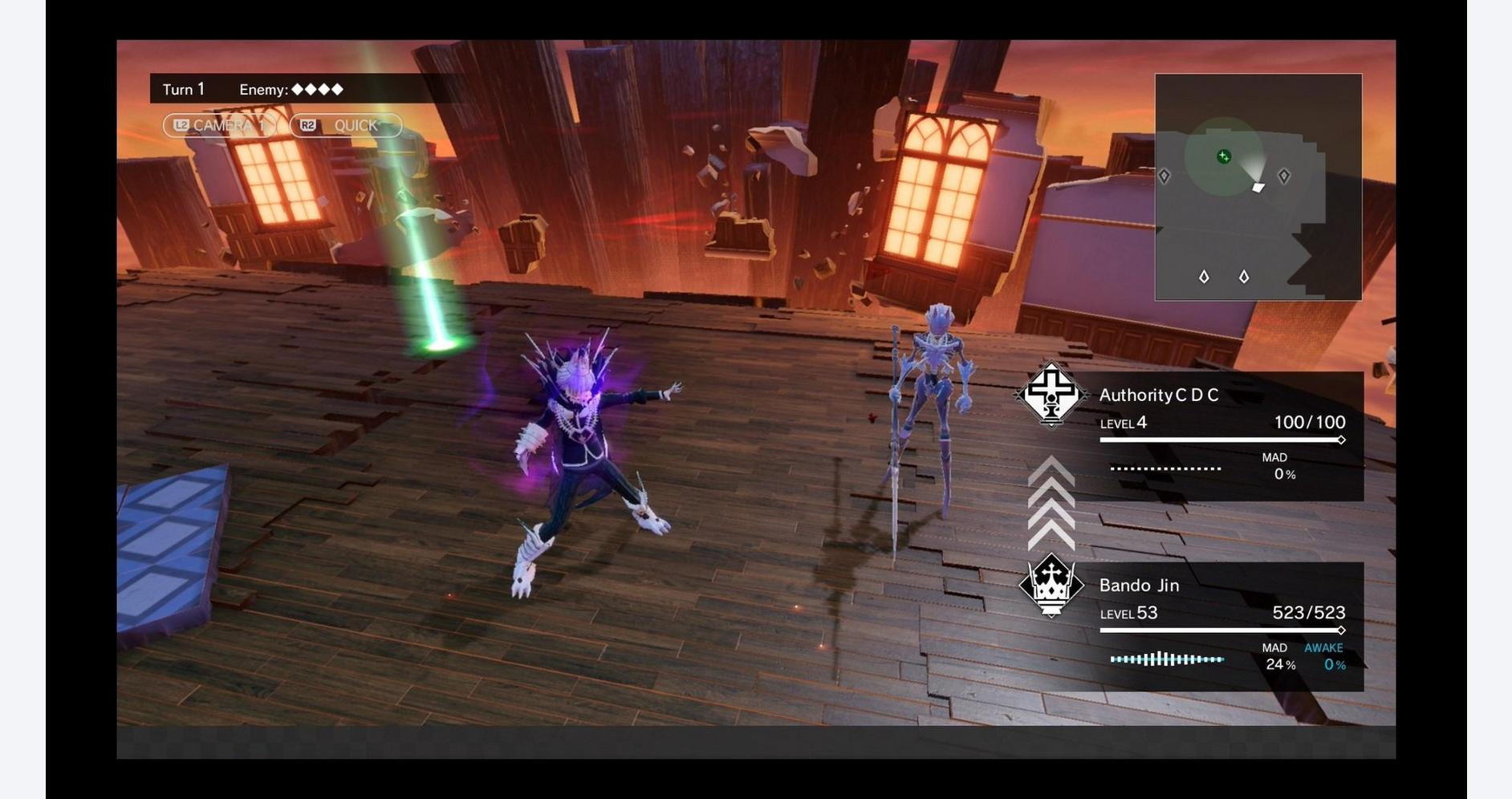Image resolution: width=1512 pixels, height=799 pixels.
Task: Activate the QUICK speed button
Action: [346, 125]
